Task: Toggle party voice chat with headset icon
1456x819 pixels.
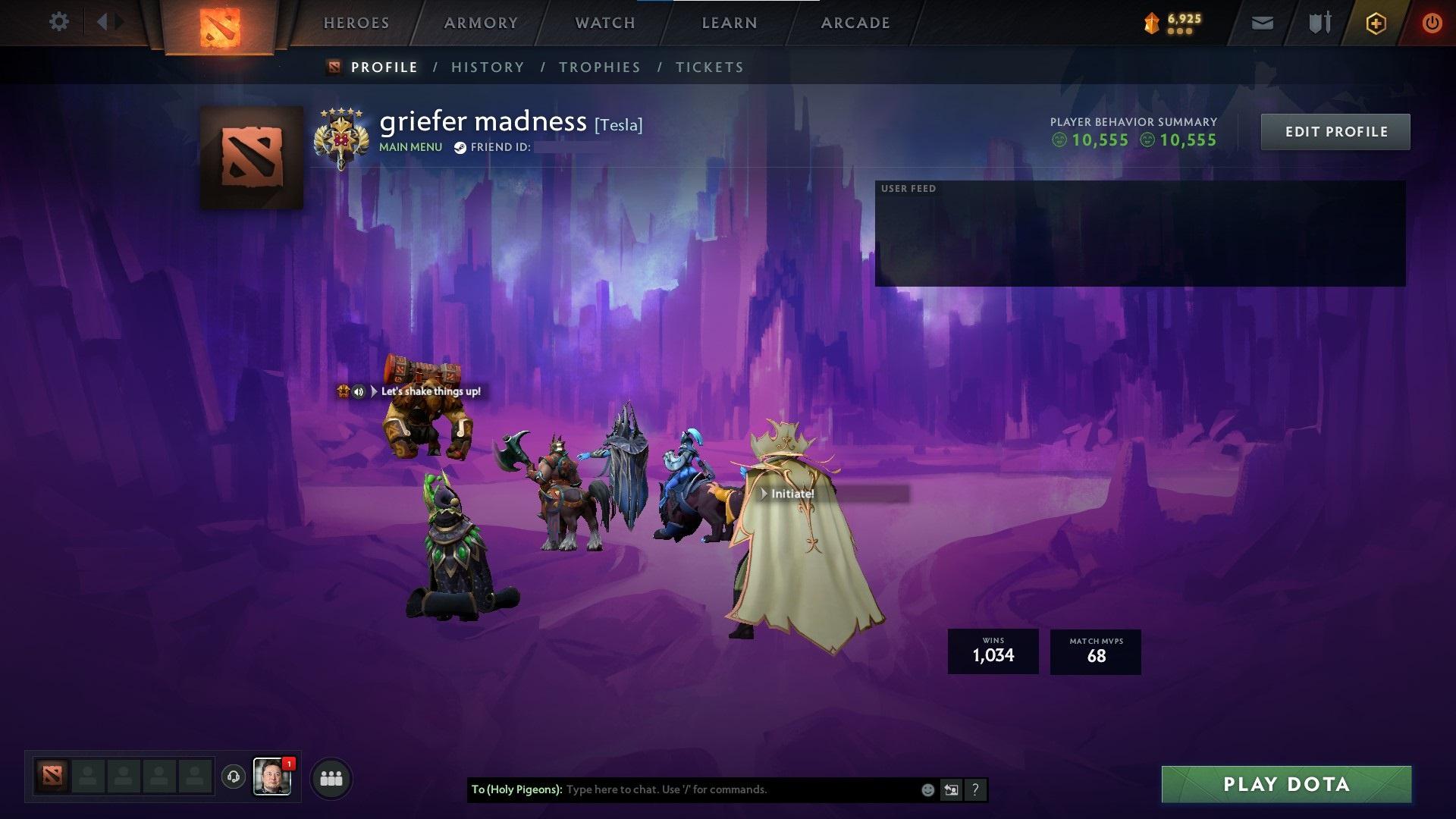Action: click(x=233, y=777)
